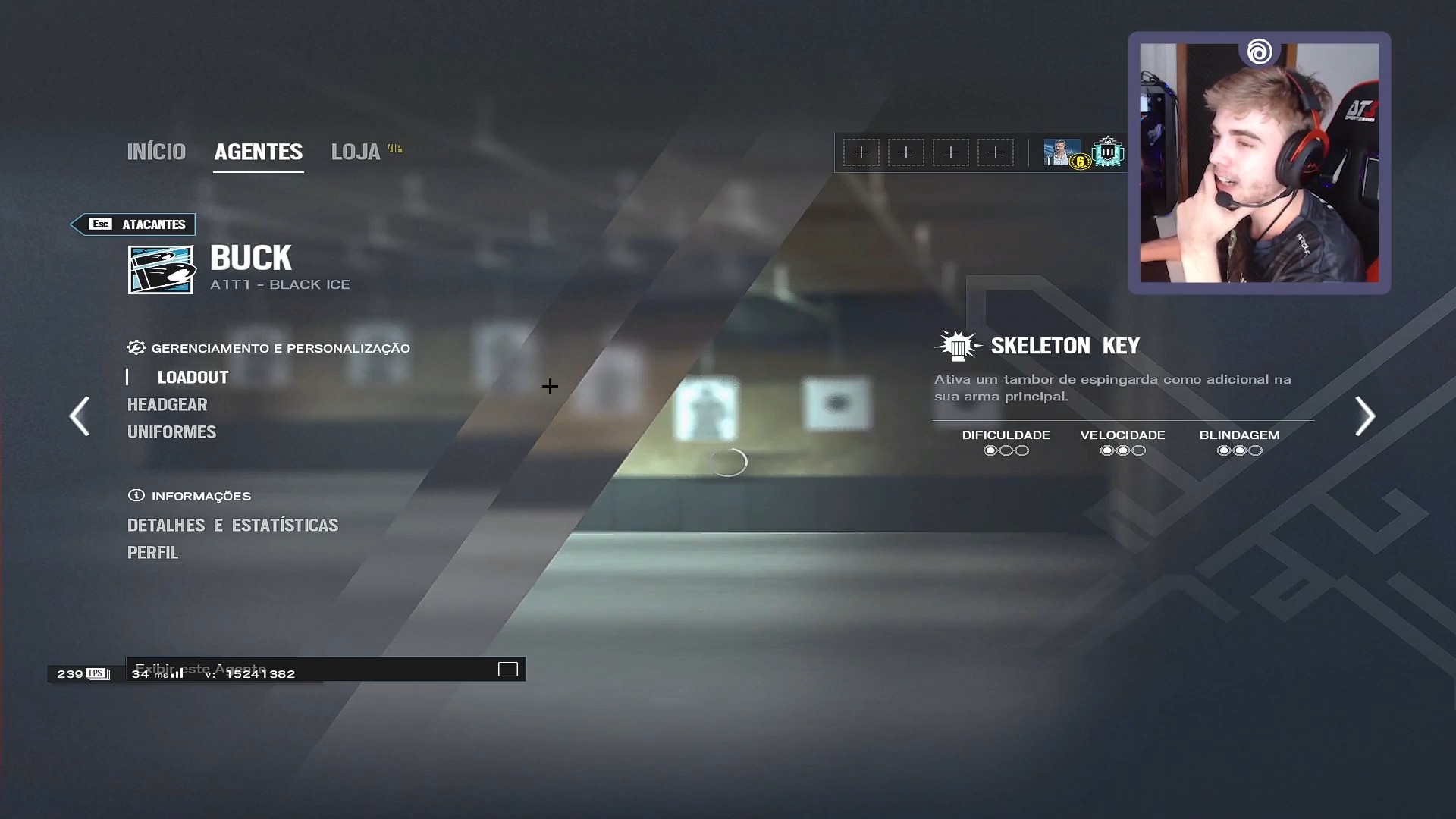Advance to next operator with right arrow

point(1364,416)
